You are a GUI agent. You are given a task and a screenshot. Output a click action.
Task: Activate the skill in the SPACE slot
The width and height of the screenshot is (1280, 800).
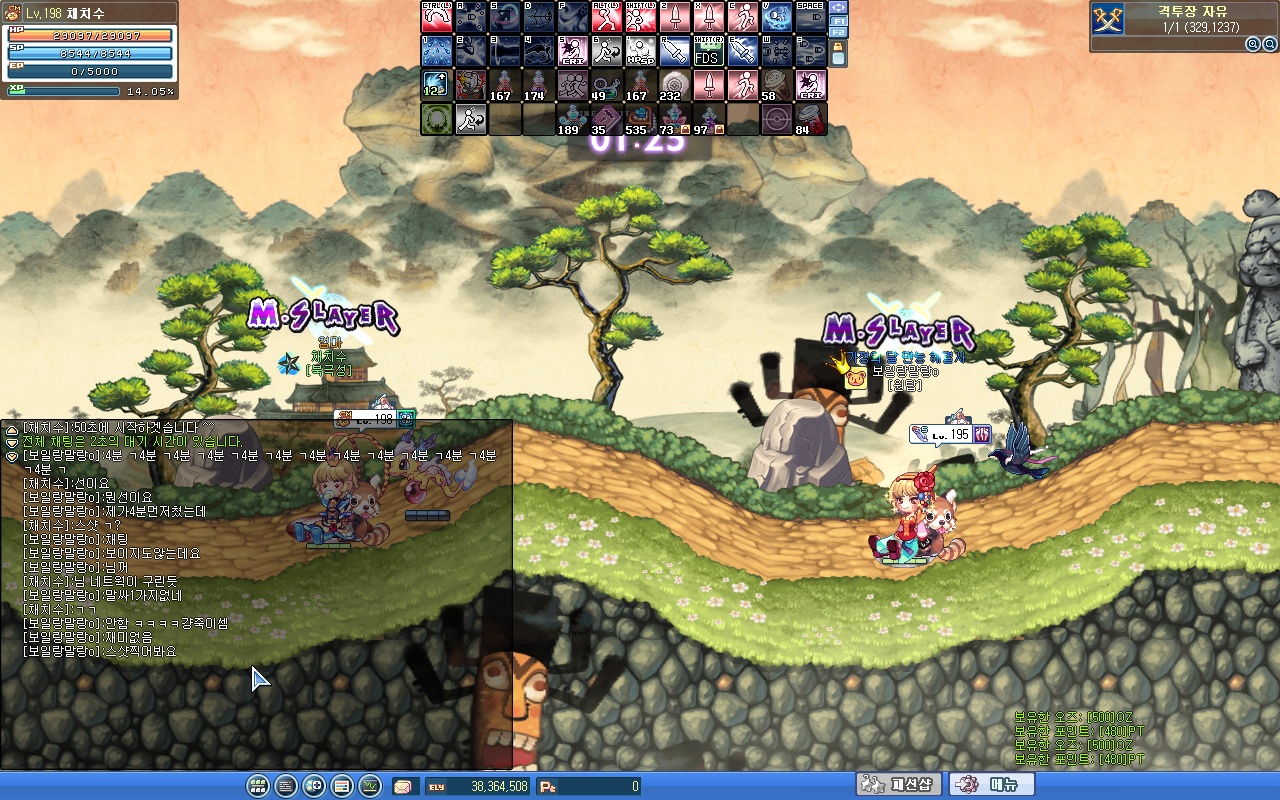(x=810, y=17)
